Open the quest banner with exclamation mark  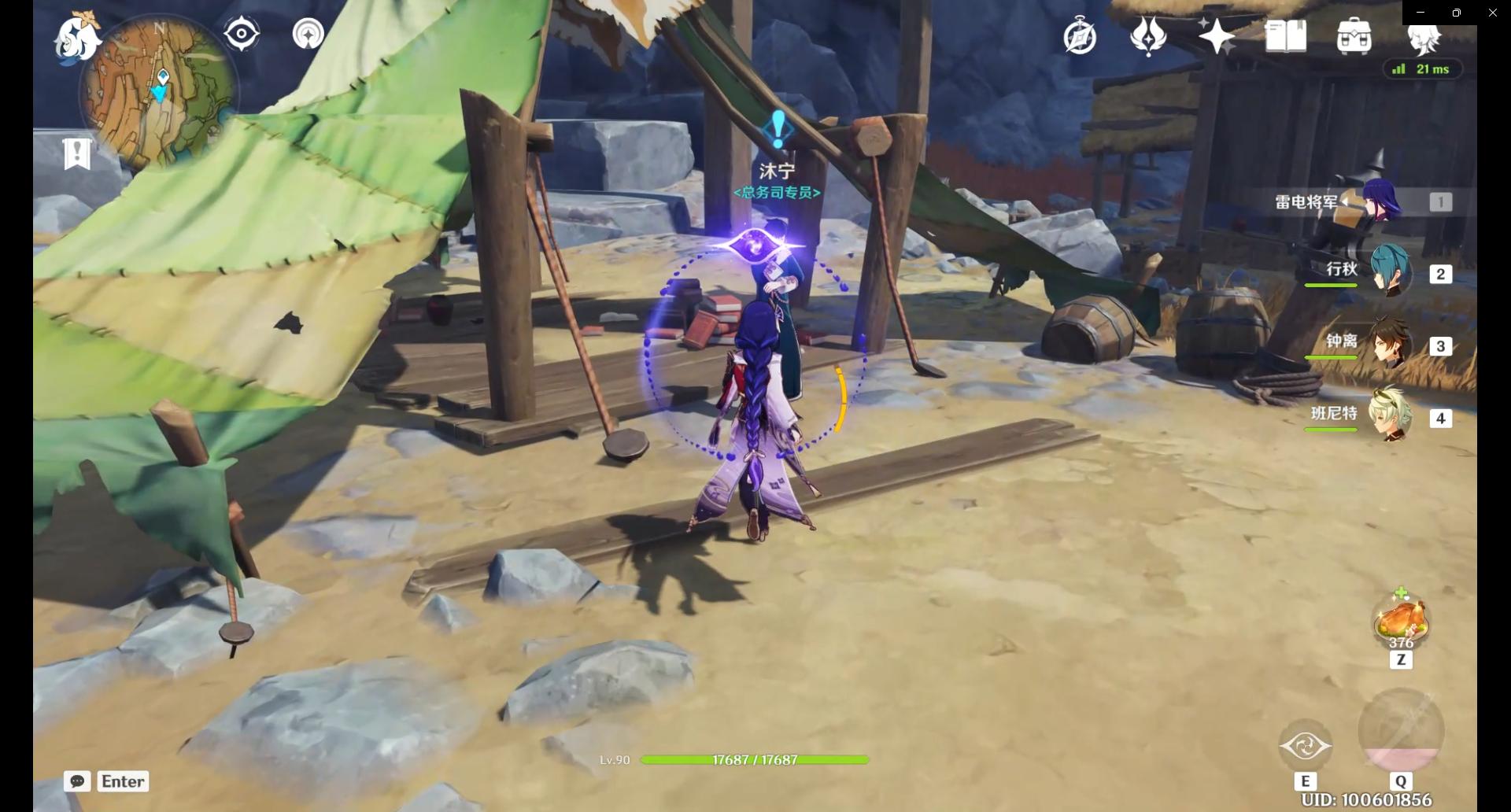click(77, 153)
